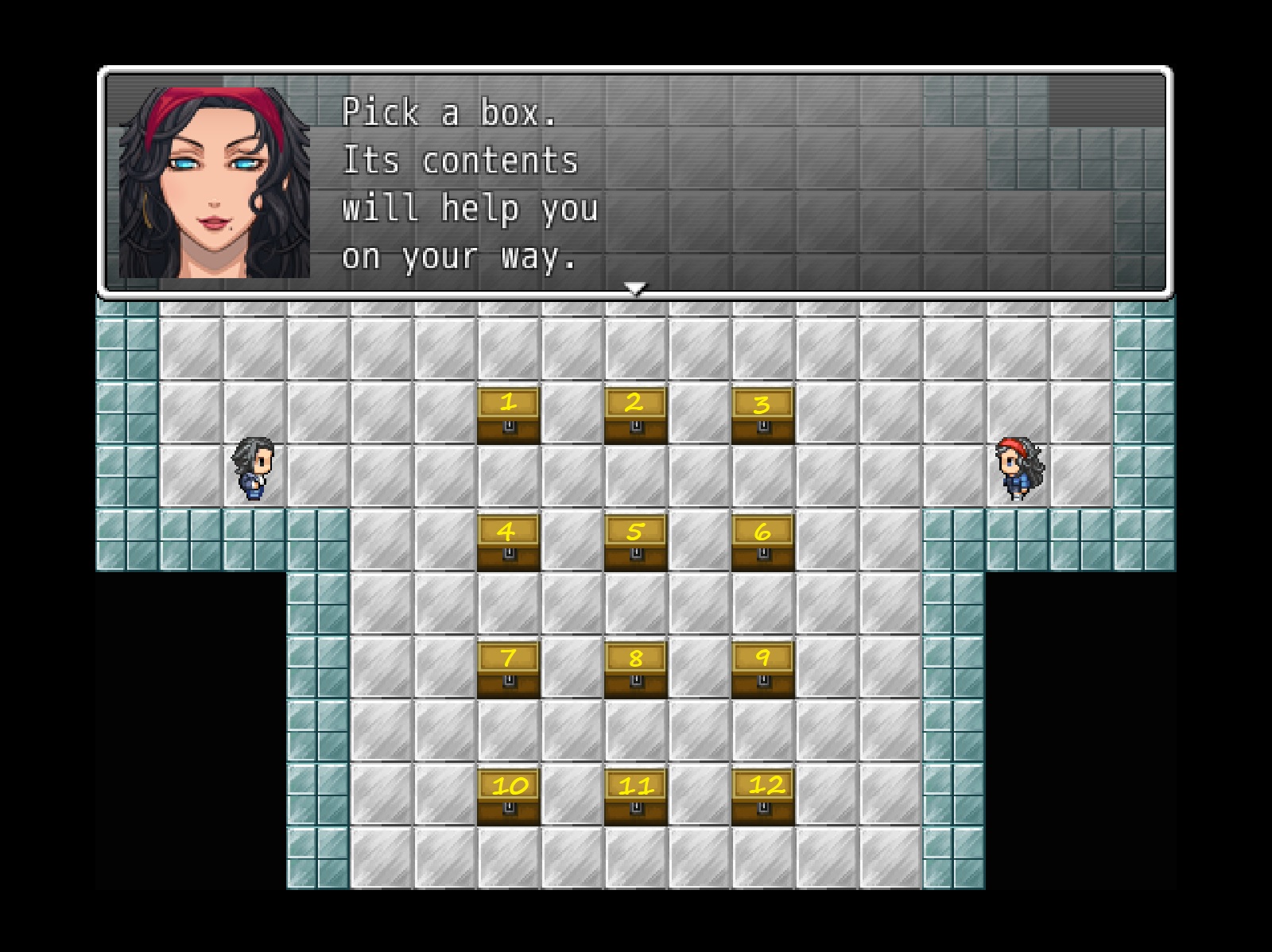Viewport: 1272px width, 952px height.
Task: Select box number 12
Action: tap(762, 795)
